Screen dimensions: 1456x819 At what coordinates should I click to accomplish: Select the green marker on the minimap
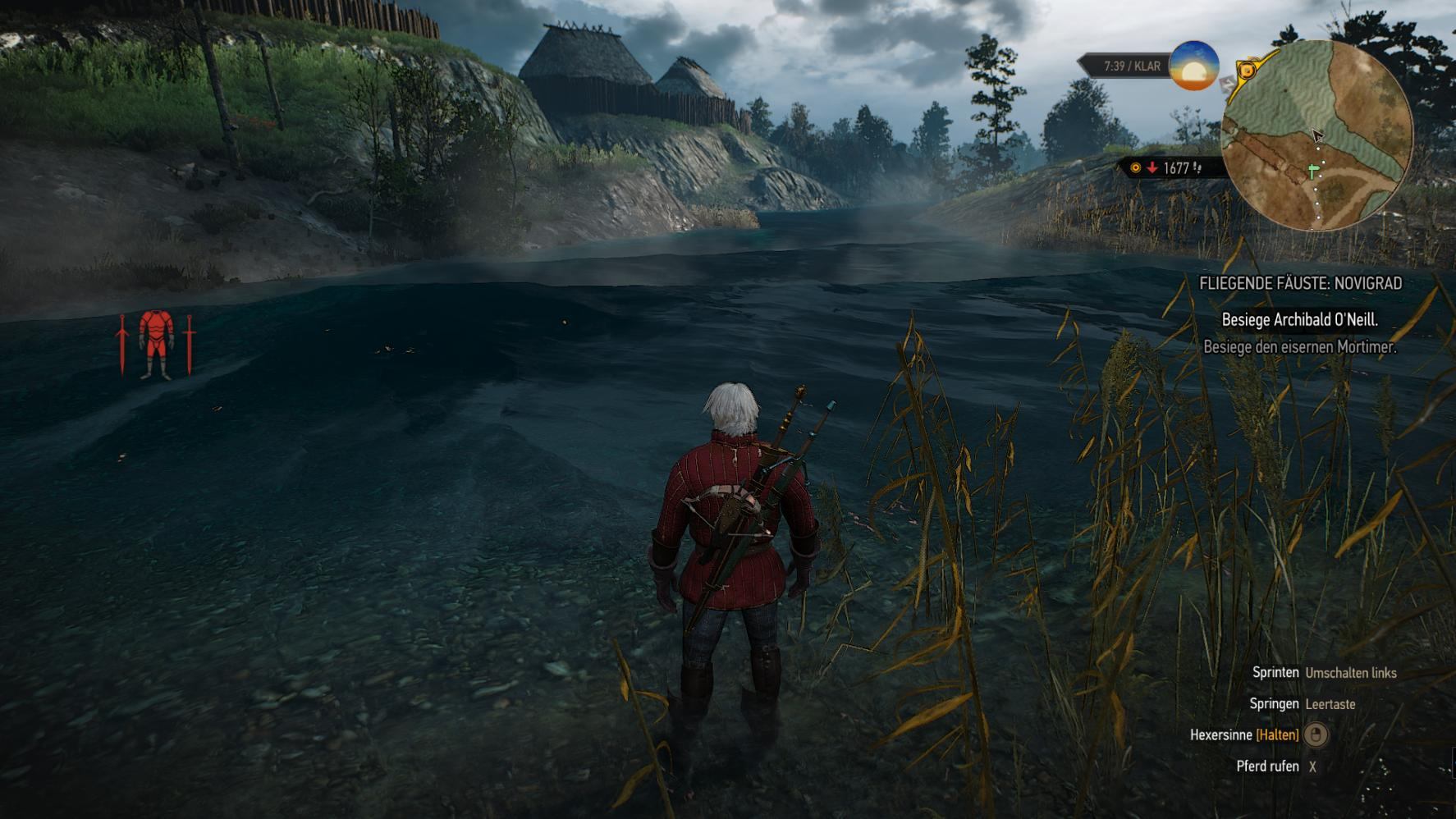(x=1313, y=171)
